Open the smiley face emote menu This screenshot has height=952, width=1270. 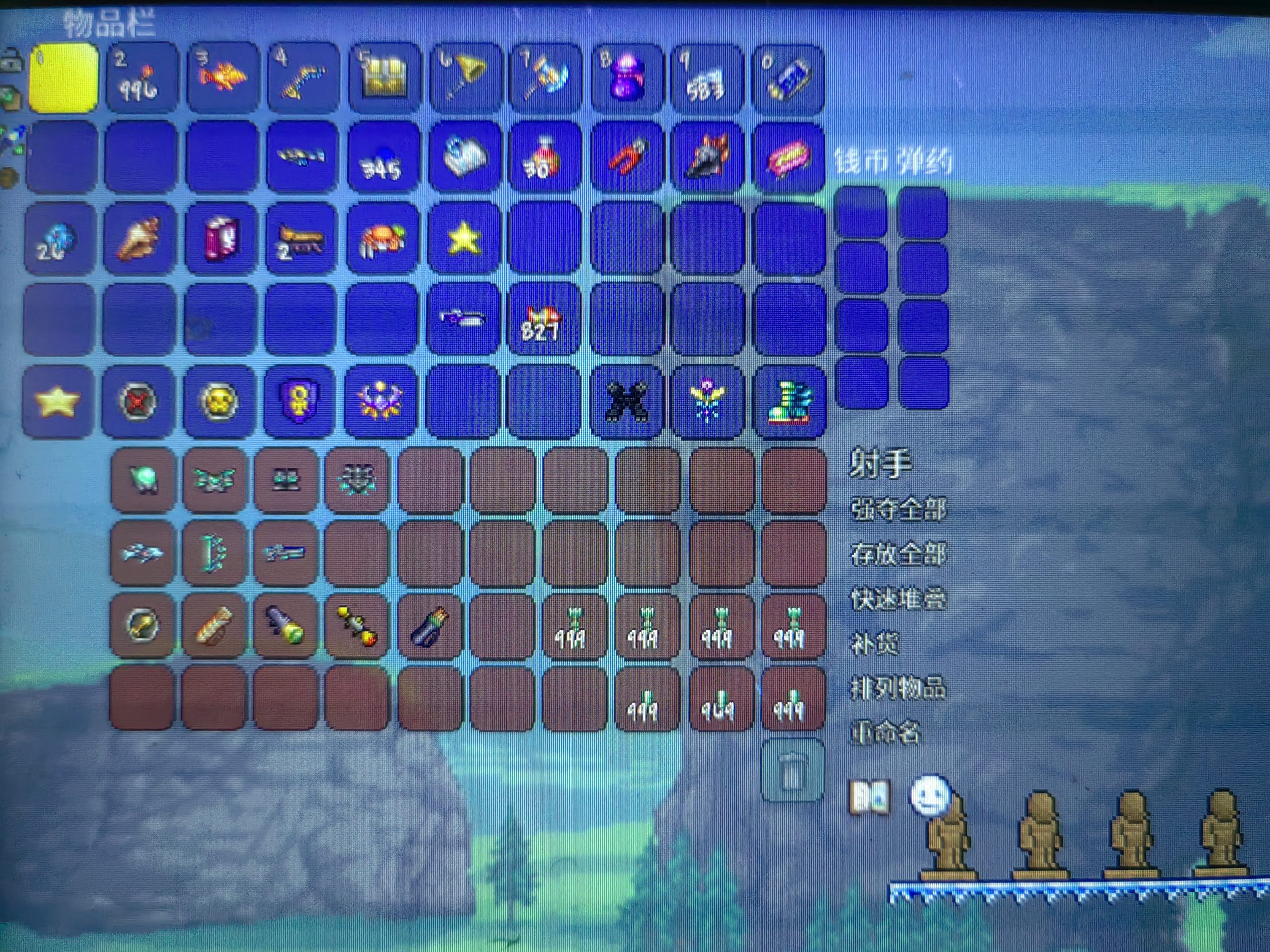pos(930,794)
